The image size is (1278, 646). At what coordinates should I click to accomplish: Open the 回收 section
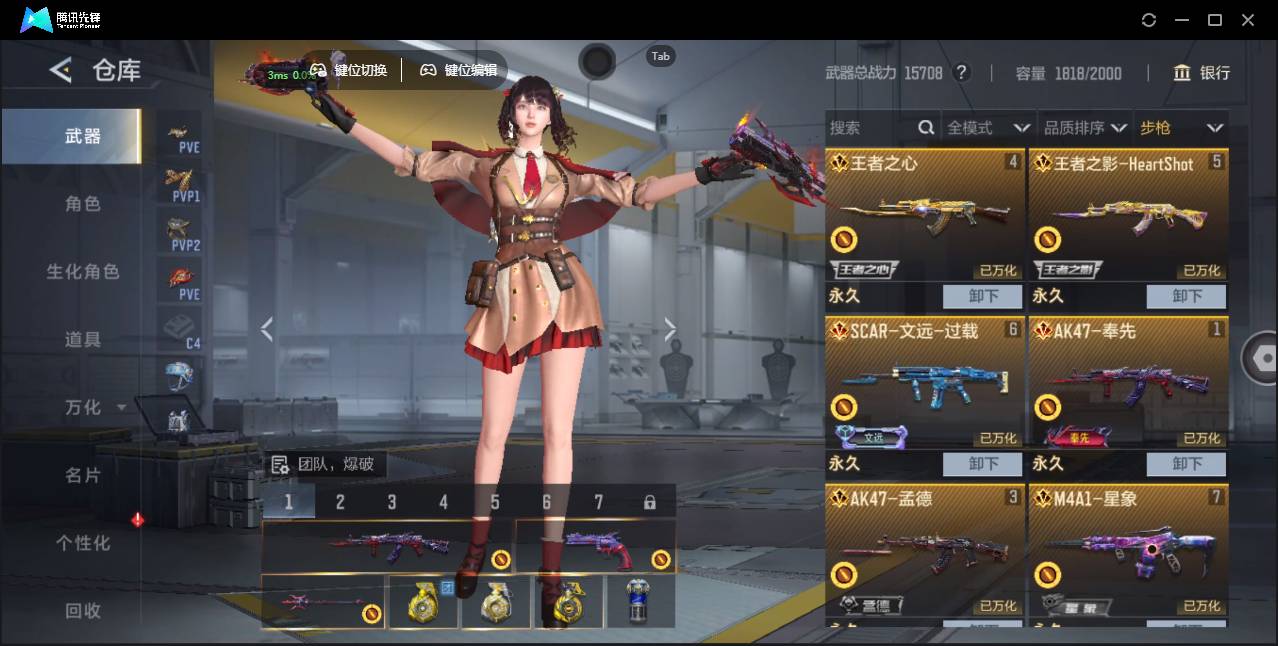82,610
